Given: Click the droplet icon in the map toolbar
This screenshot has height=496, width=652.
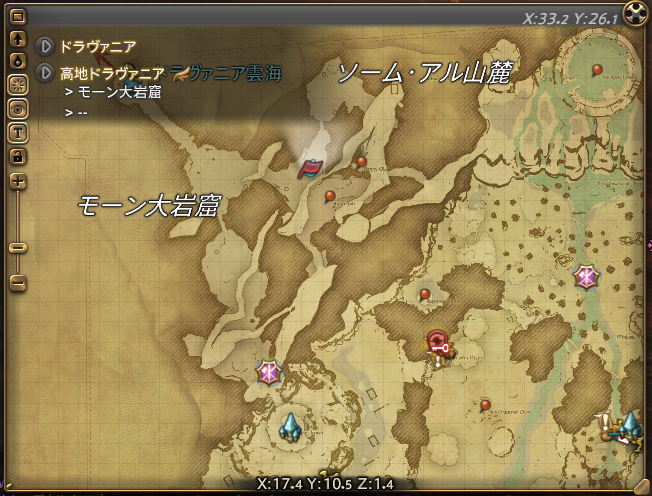Looking at the screenshot, I should coord(17,60).
